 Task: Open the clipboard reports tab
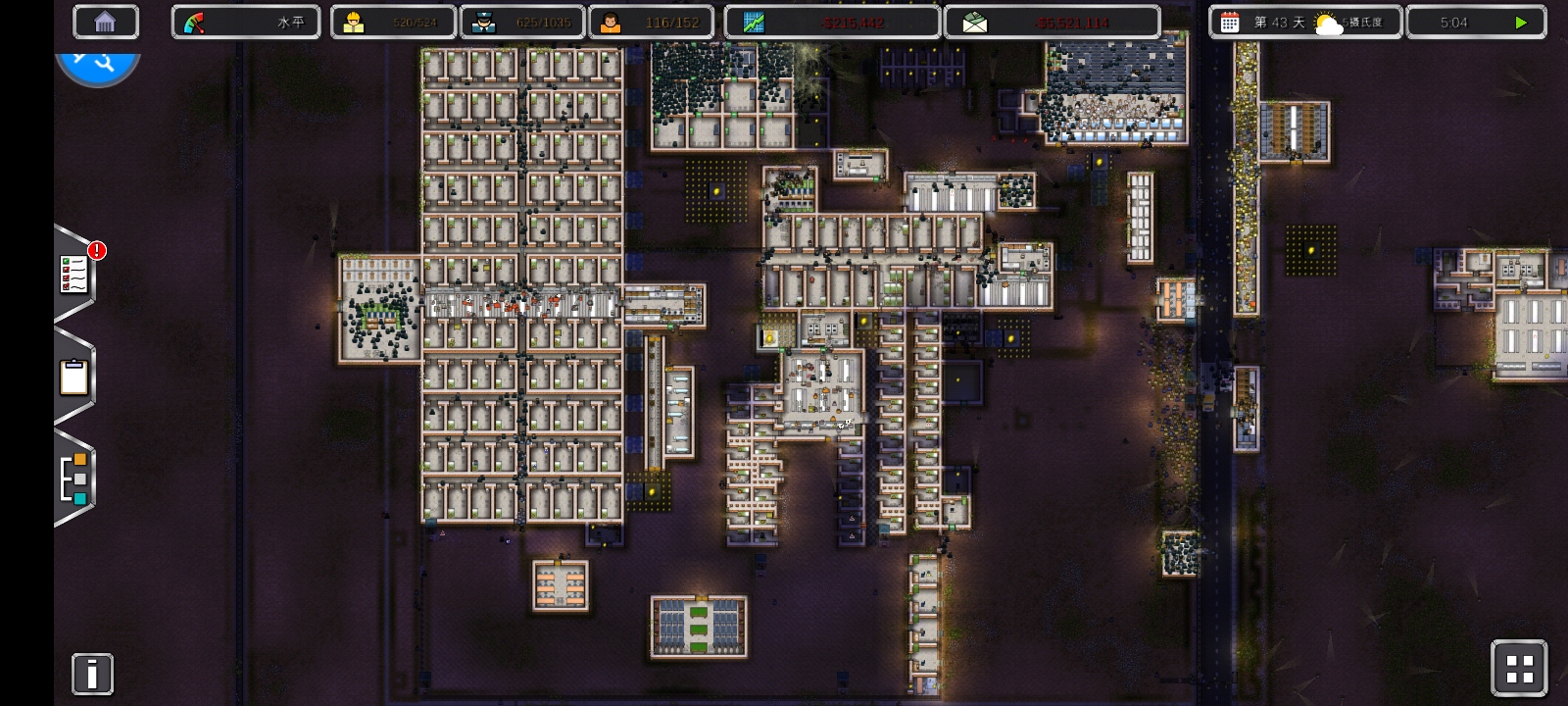[x=74, y=377]
